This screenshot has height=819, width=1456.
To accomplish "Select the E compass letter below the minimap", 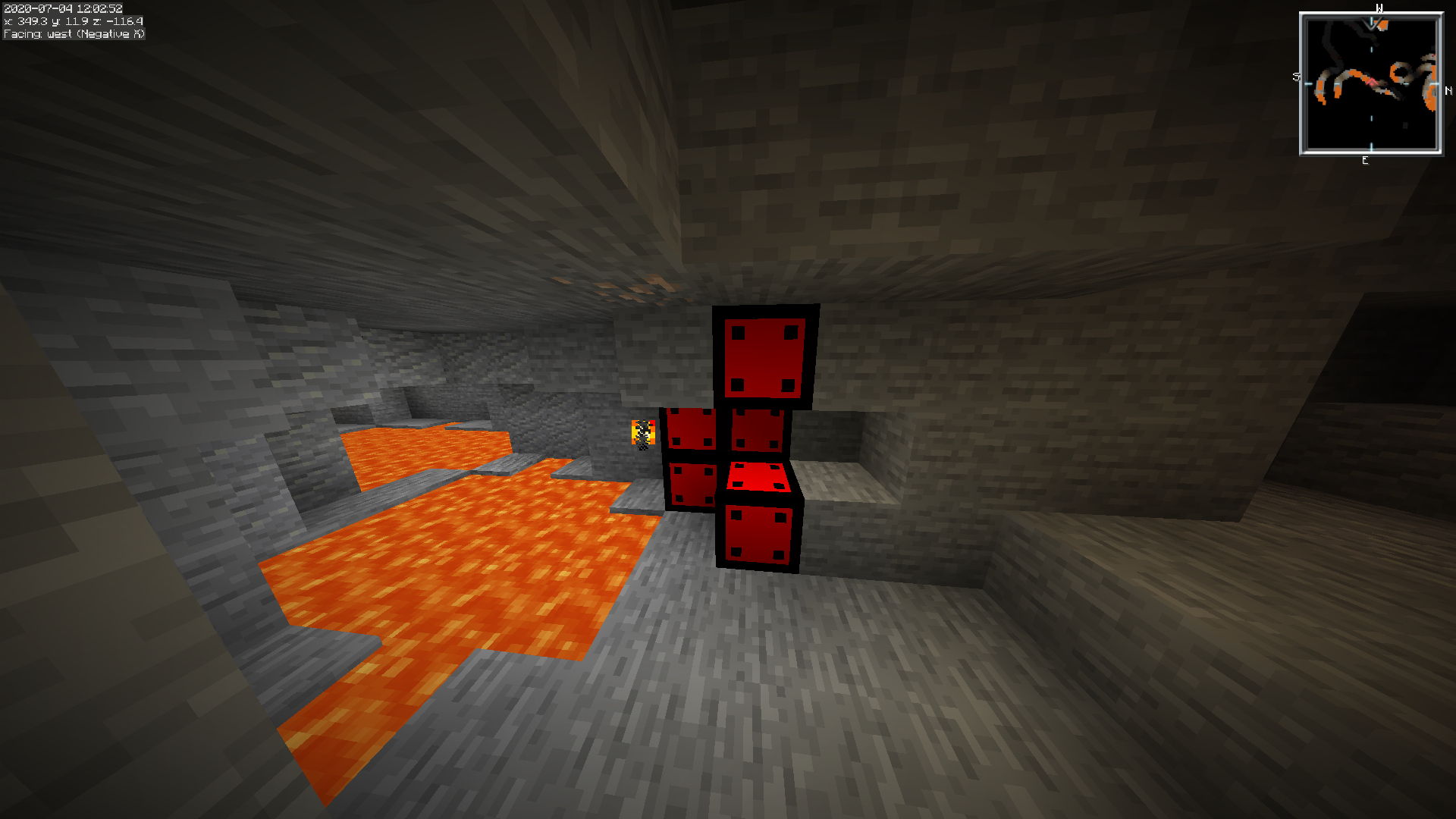I will coord(1365,160).
